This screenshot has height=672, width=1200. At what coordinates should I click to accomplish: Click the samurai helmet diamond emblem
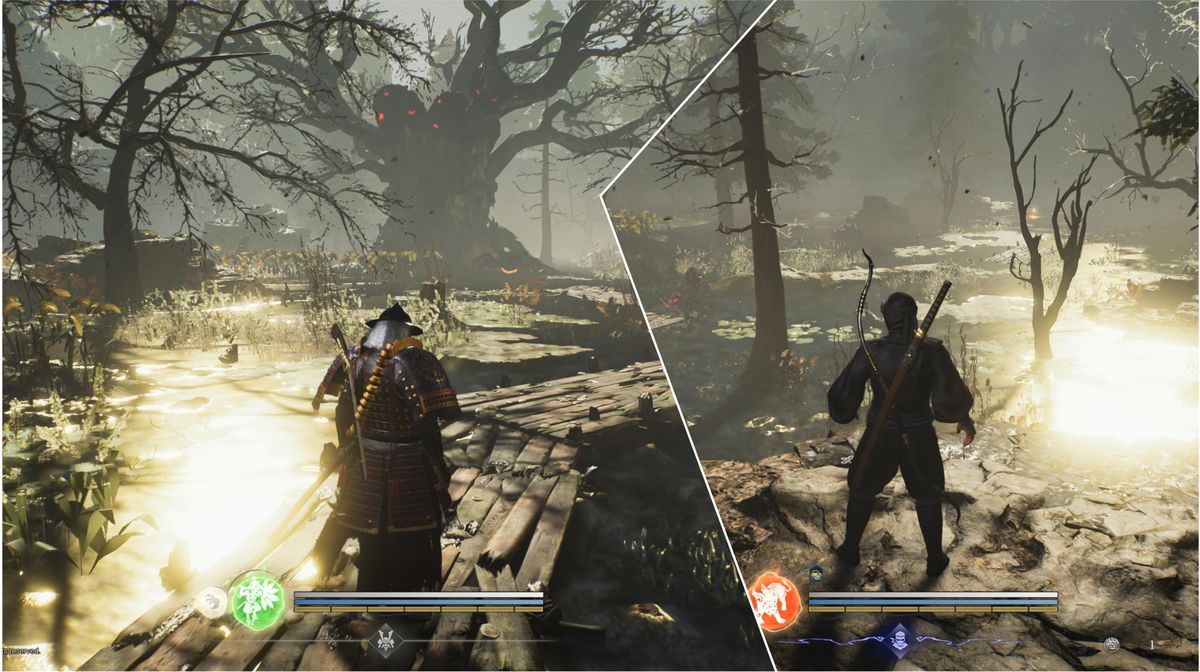(x=385, y=640)
